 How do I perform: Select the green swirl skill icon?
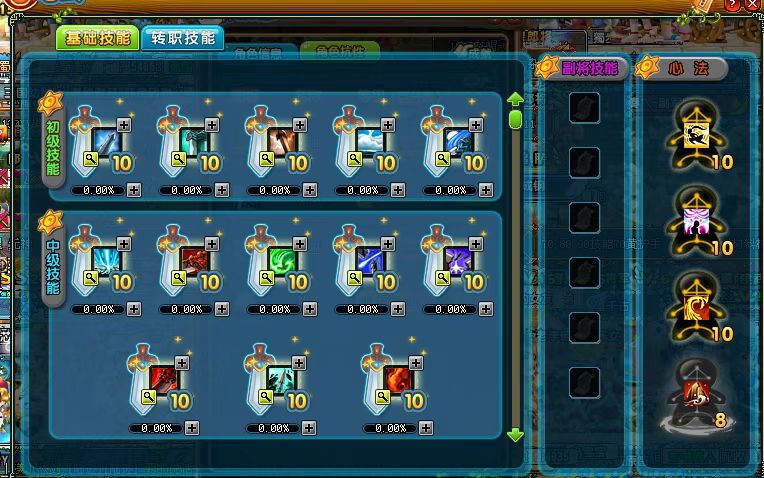281,262
